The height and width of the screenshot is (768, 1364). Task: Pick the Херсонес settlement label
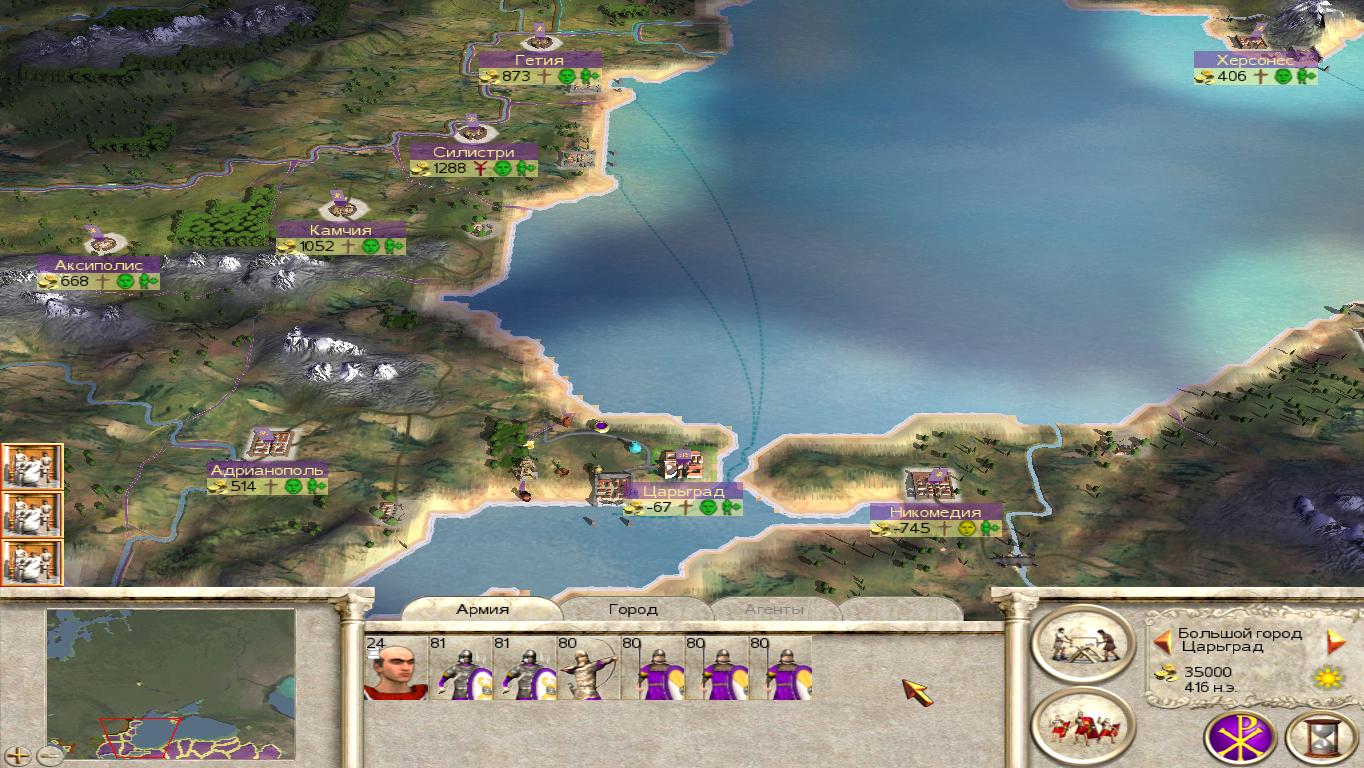(x=1255, y=60)
